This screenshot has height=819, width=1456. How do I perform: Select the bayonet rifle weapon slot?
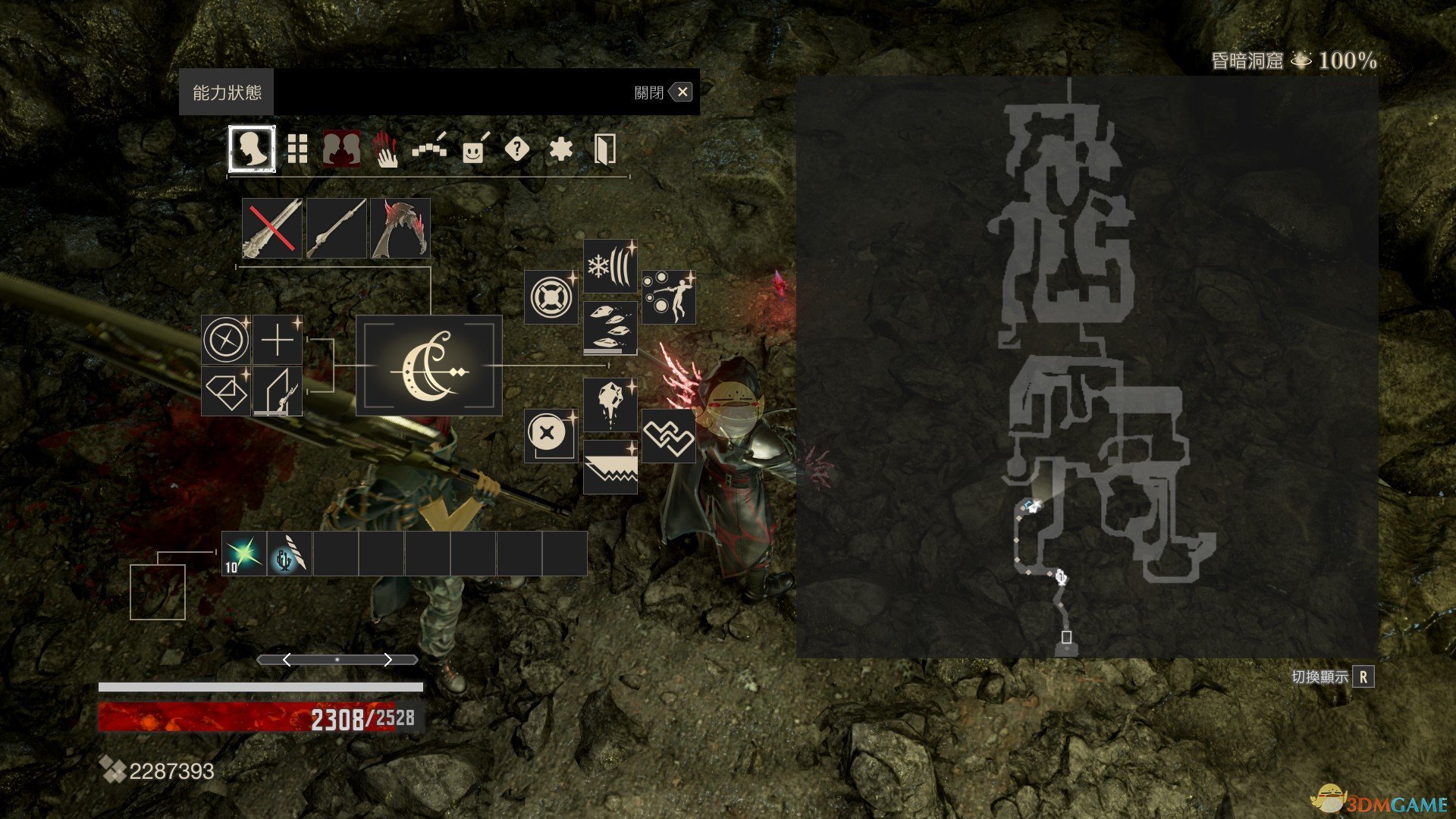click(x=336, y=228)
